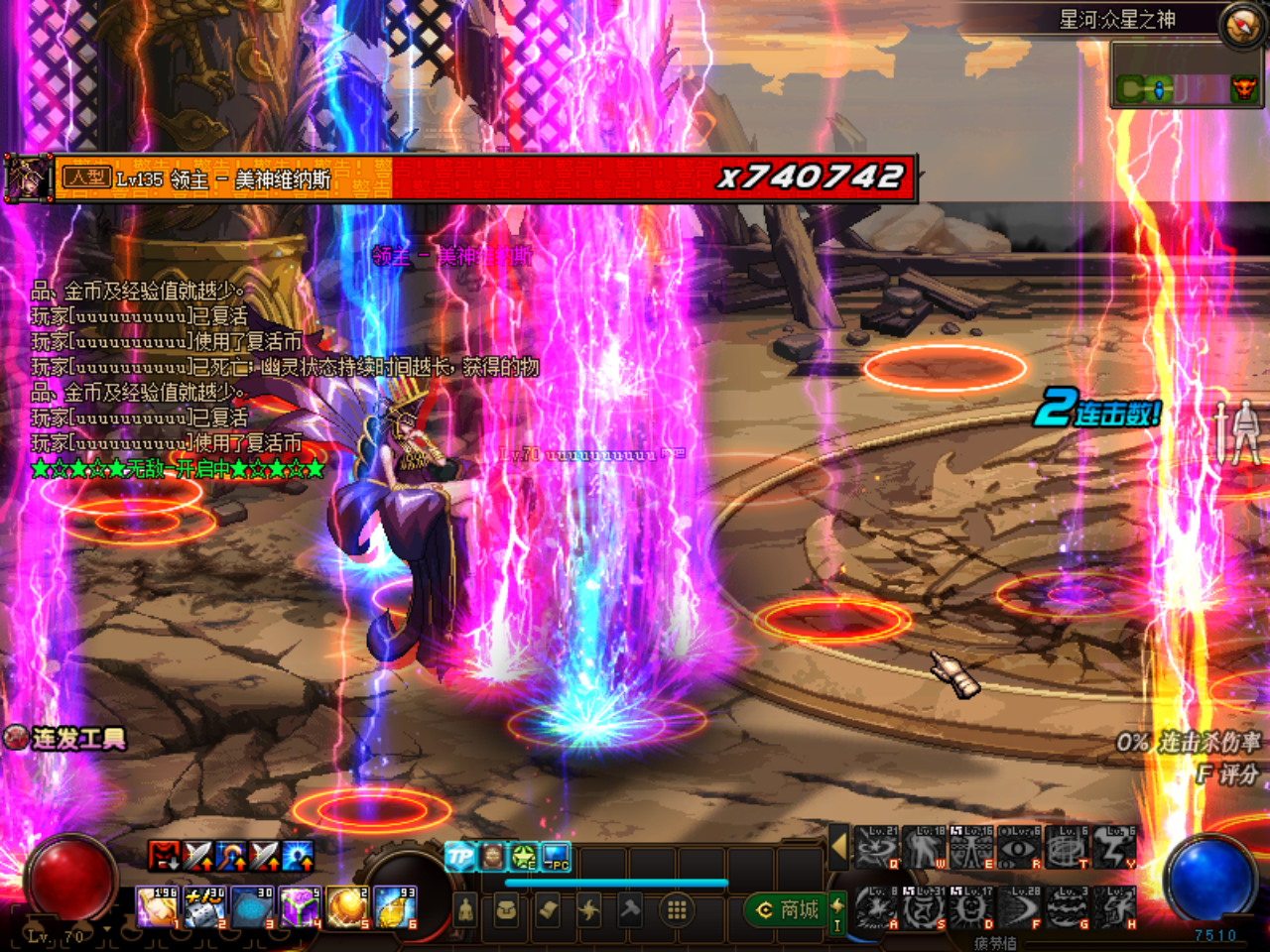Image resolution: width=1270 pixels, height=952 pixels.
Task: Use the golden orb in quick slot 5
Action: pos(347,907)
